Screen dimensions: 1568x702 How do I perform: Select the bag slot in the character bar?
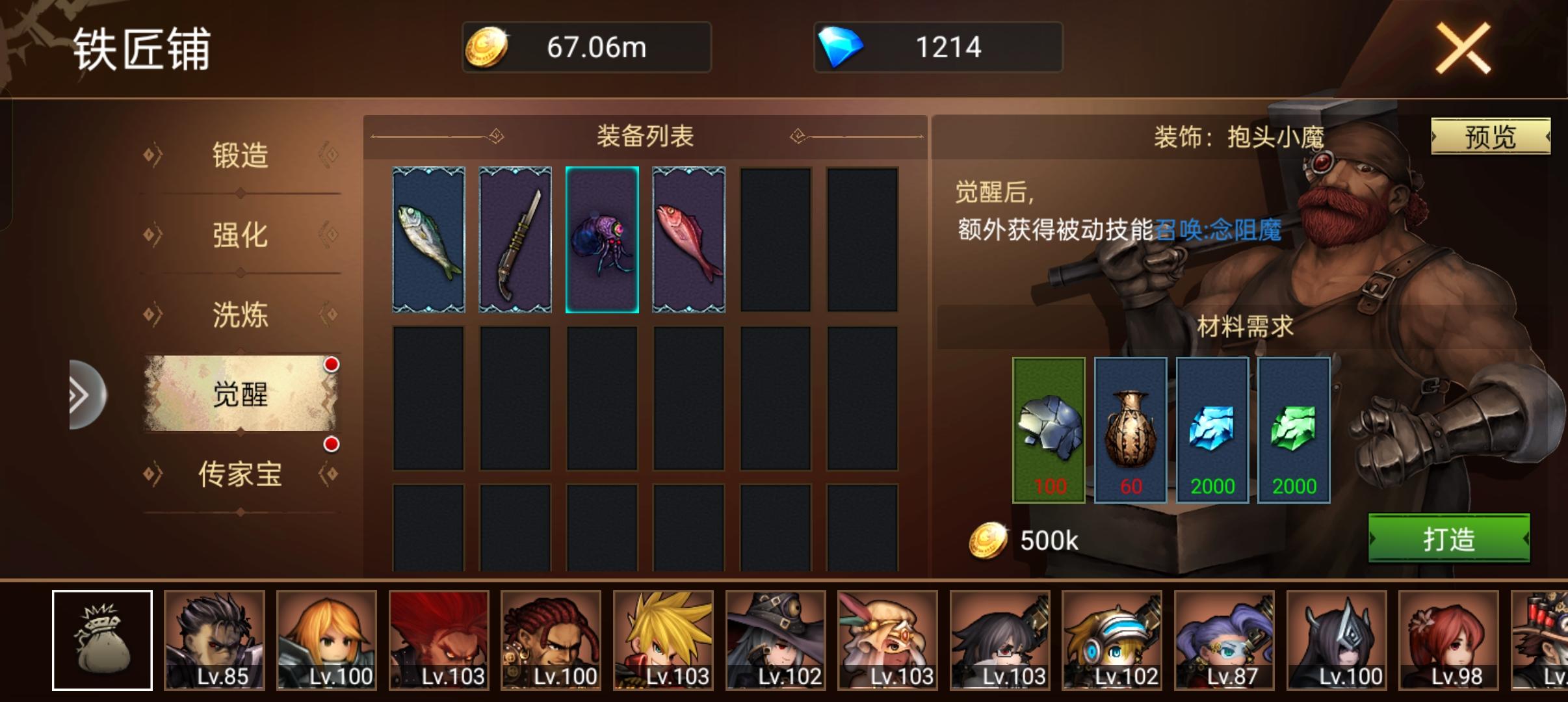[x=102, y=640]
